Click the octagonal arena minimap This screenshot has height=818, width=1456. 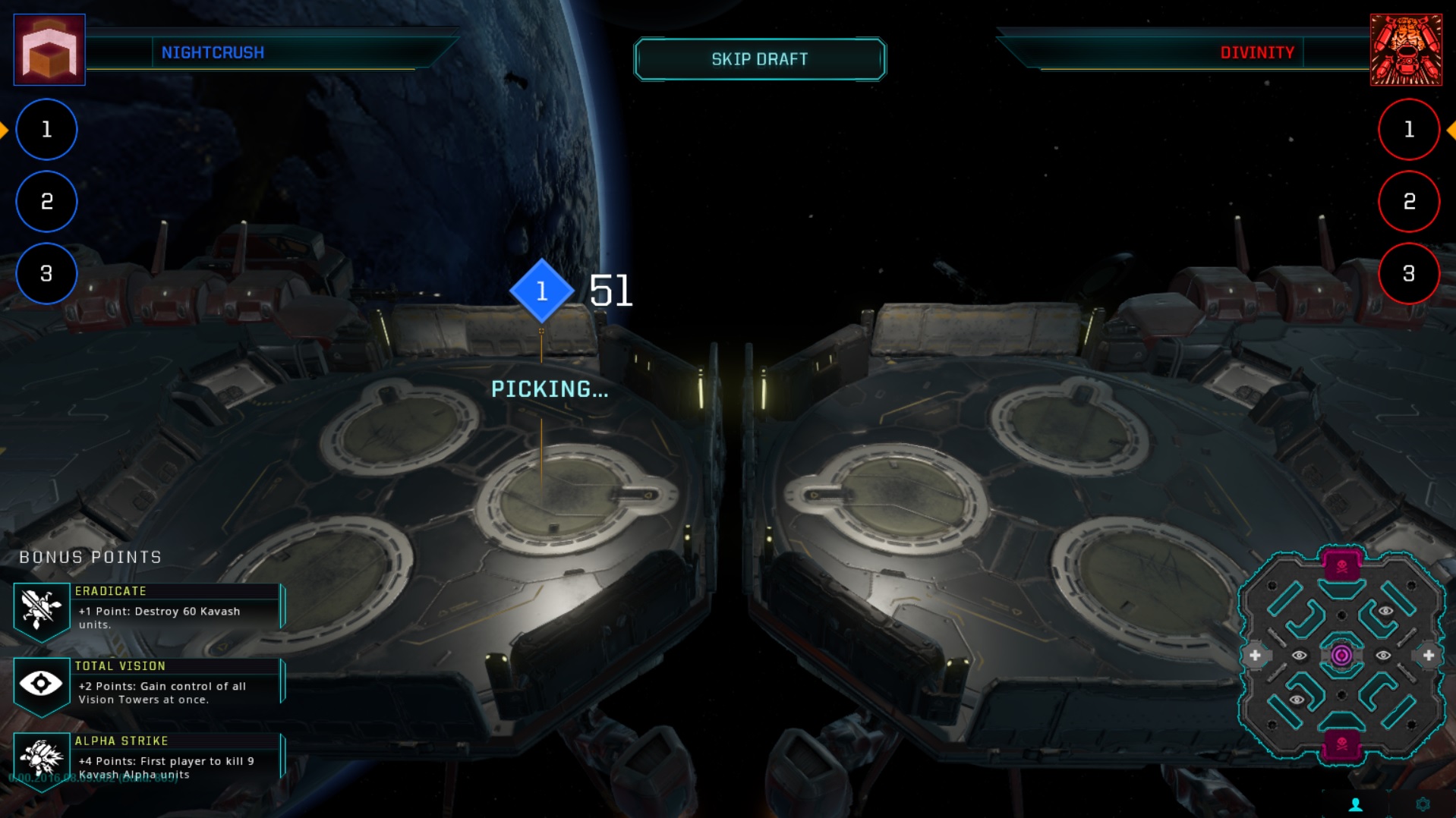[1341, 655]
